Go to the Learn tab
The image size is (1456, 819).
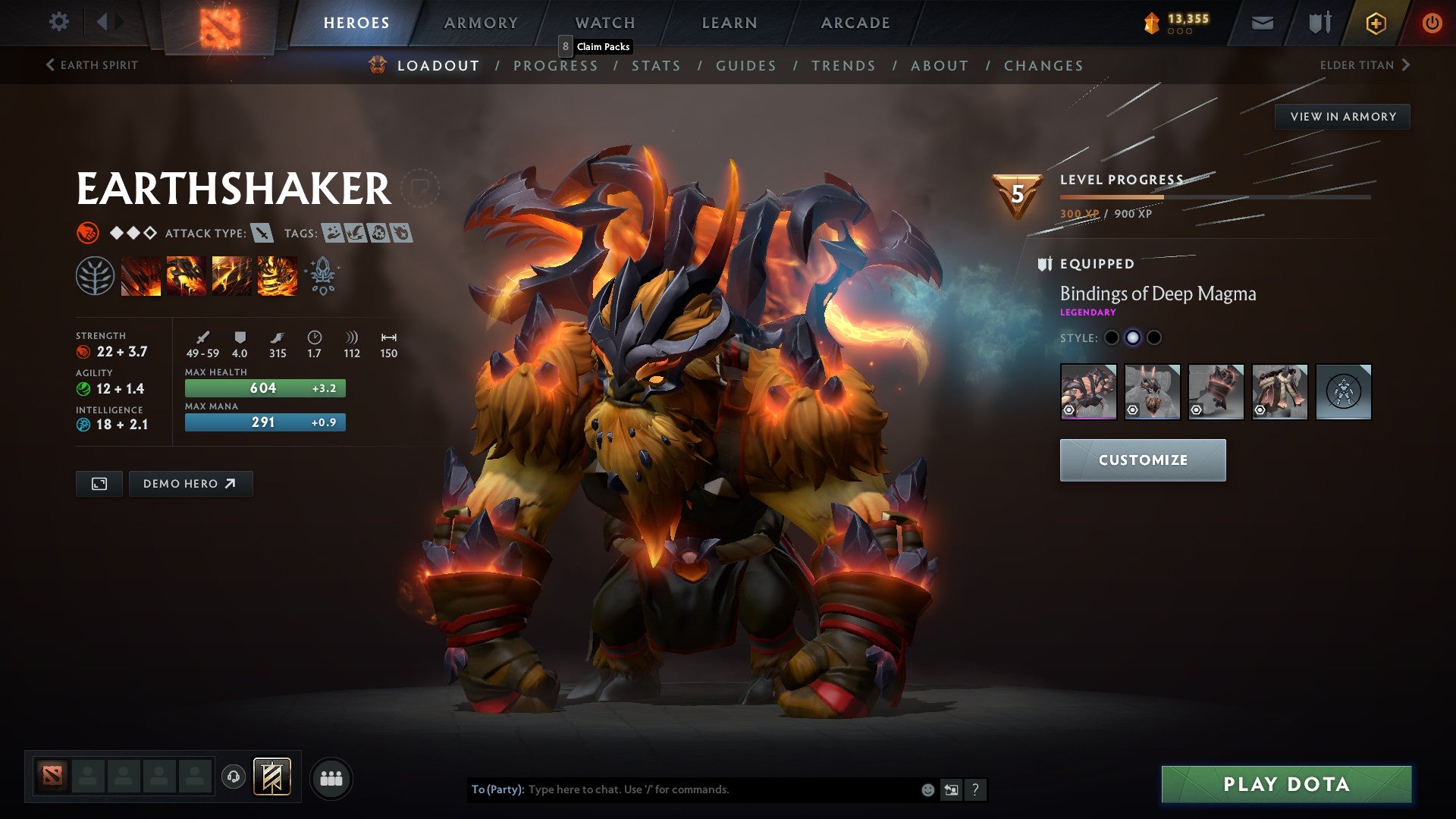(729, 23)
